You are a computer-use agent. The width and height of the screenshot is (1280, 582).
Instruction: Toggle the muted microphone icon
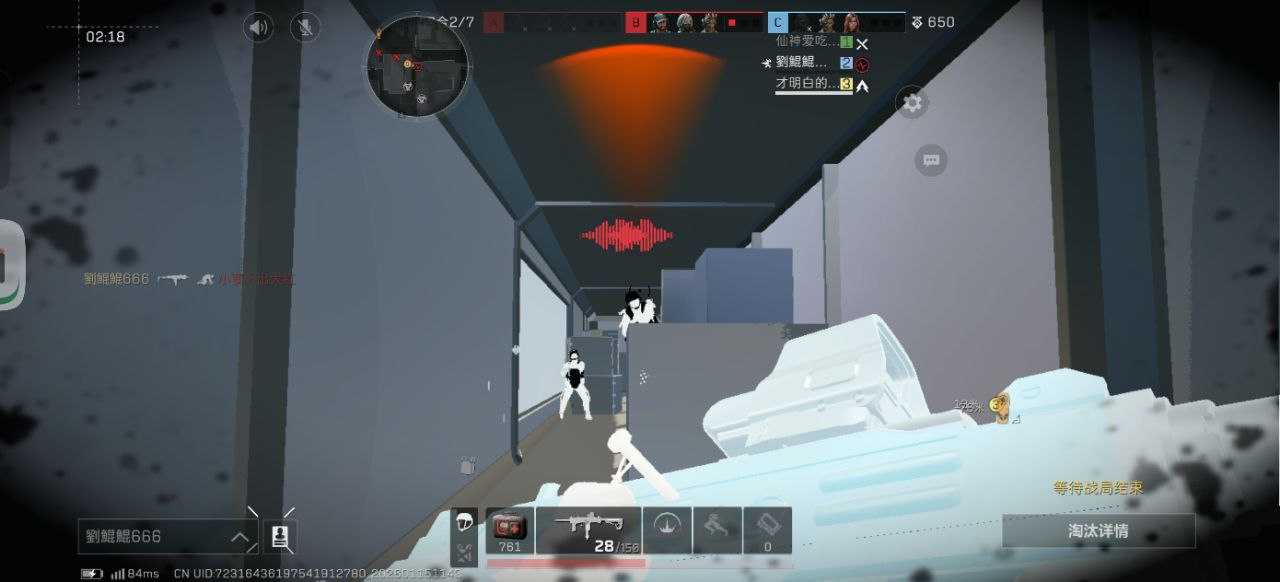click(305, 27)
